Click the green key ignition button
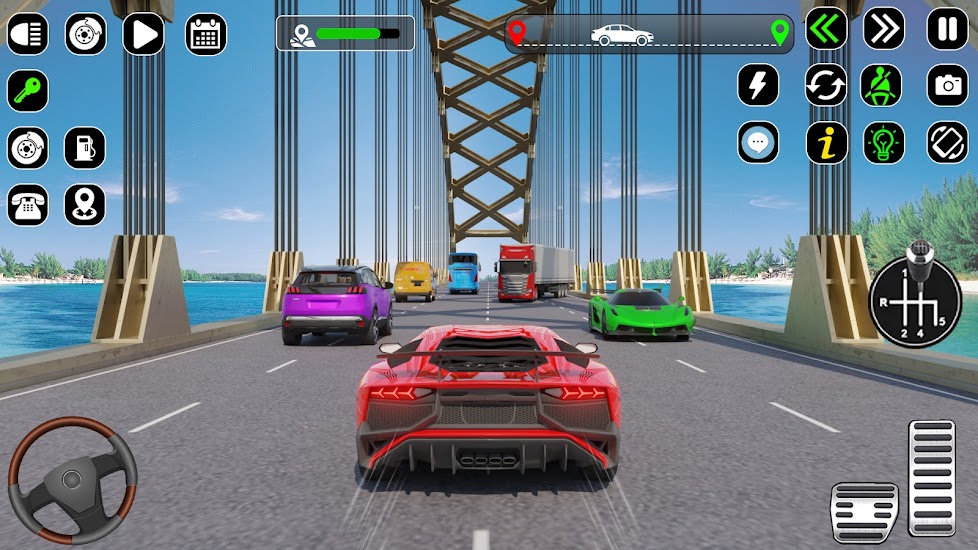This screenshot has height=550, width=978. click(27, 91)
